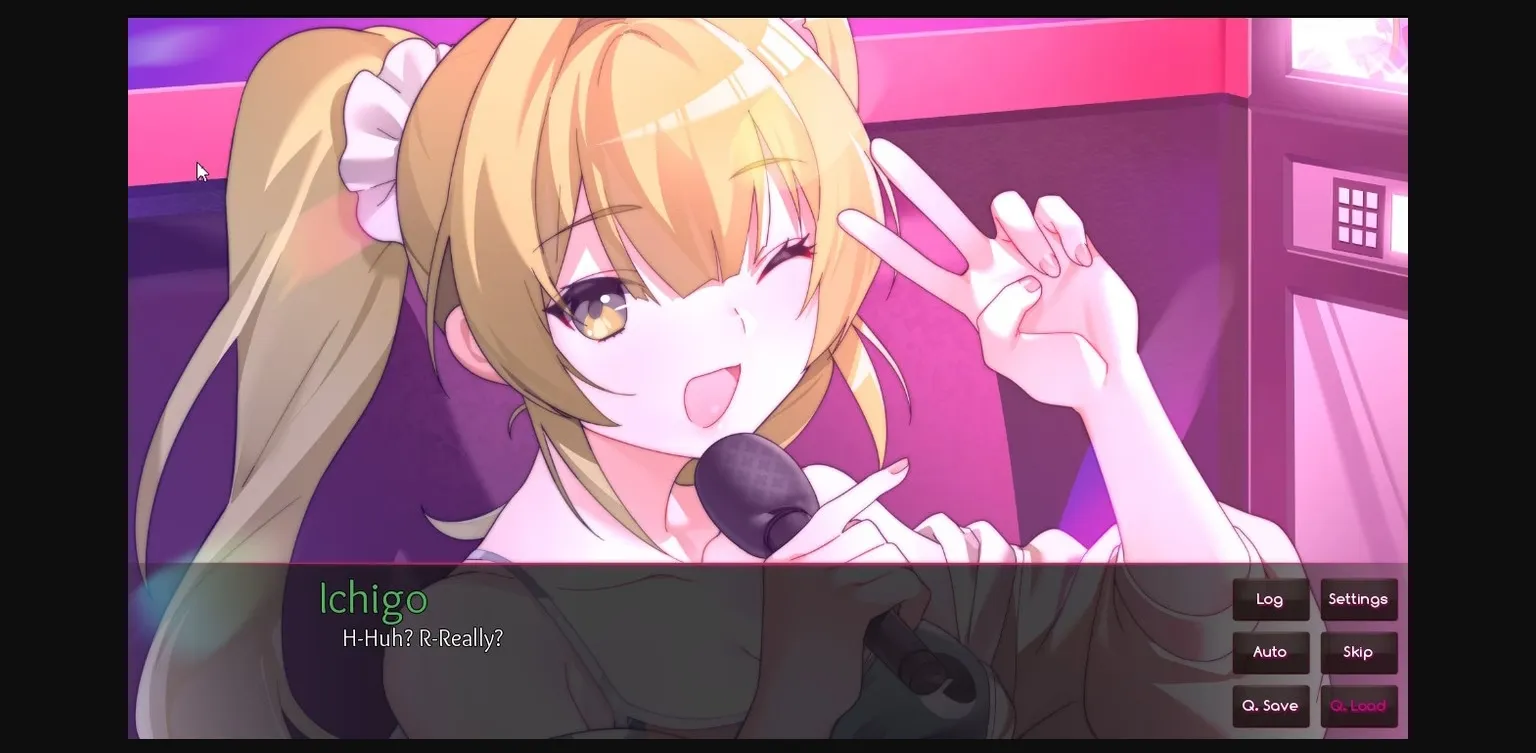Click Ichigo's character sprite
The height and width of the screenshot is (753, 1536).
(x=650, y=300)
